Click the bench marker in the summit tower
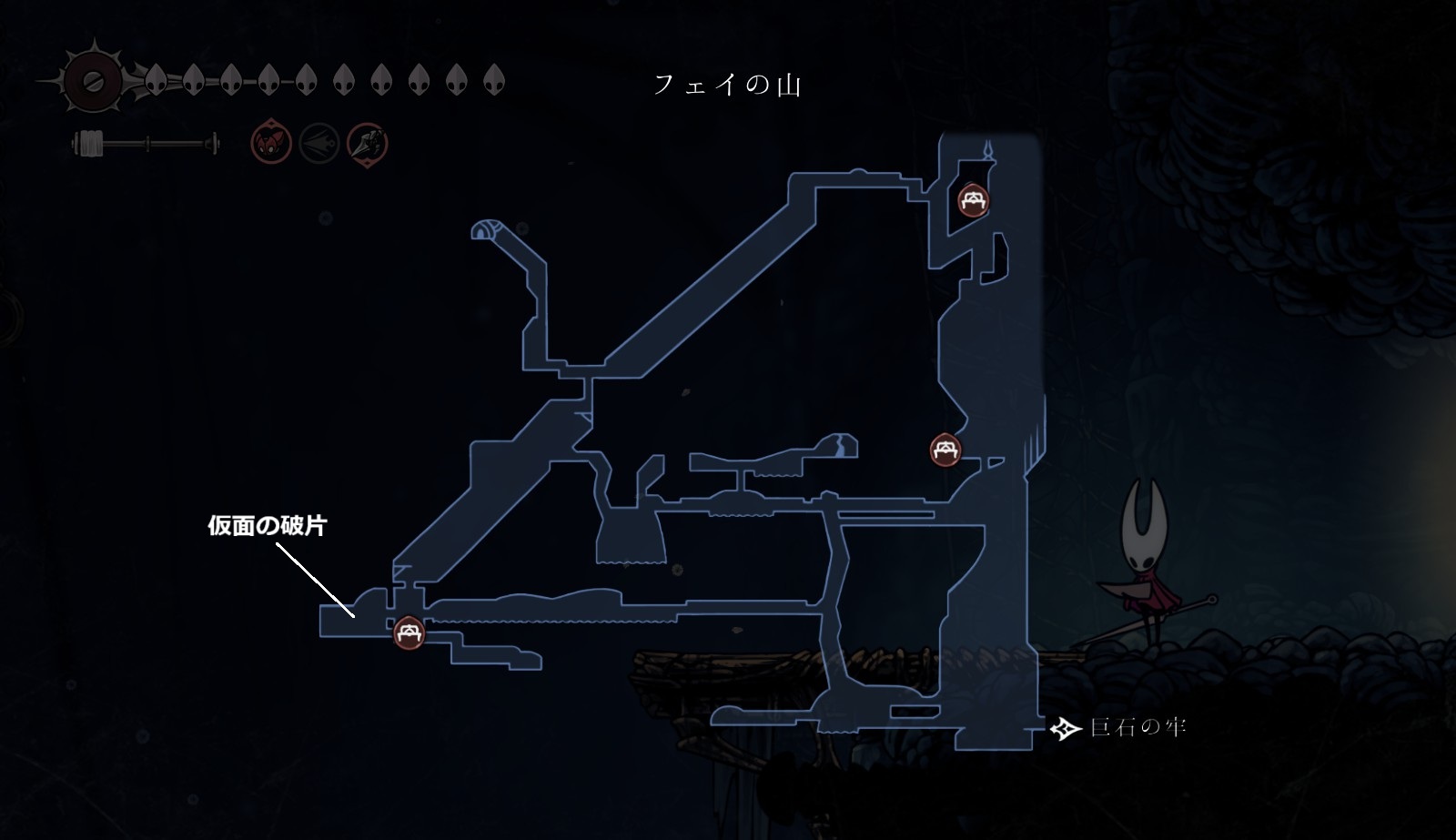This screenshot has width=1456, height=840. point(974,199)
